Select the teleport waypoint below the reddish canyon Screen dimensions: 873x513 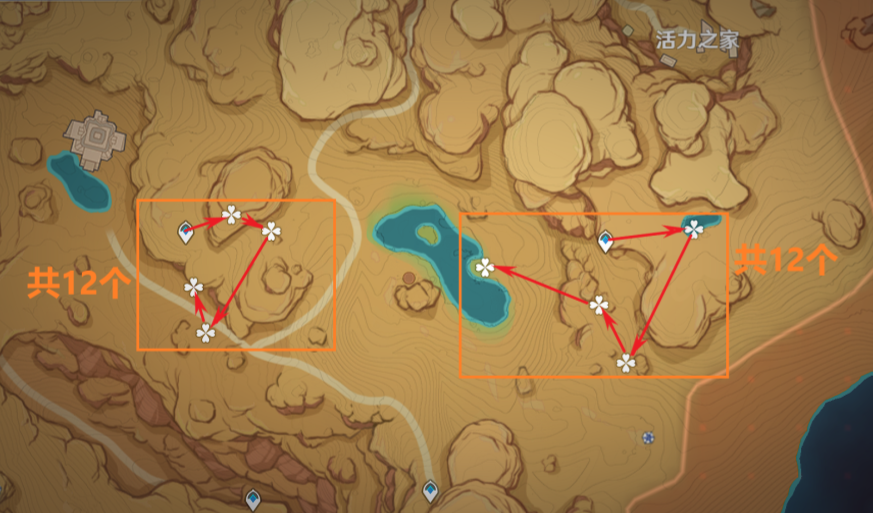click(254, 497)
